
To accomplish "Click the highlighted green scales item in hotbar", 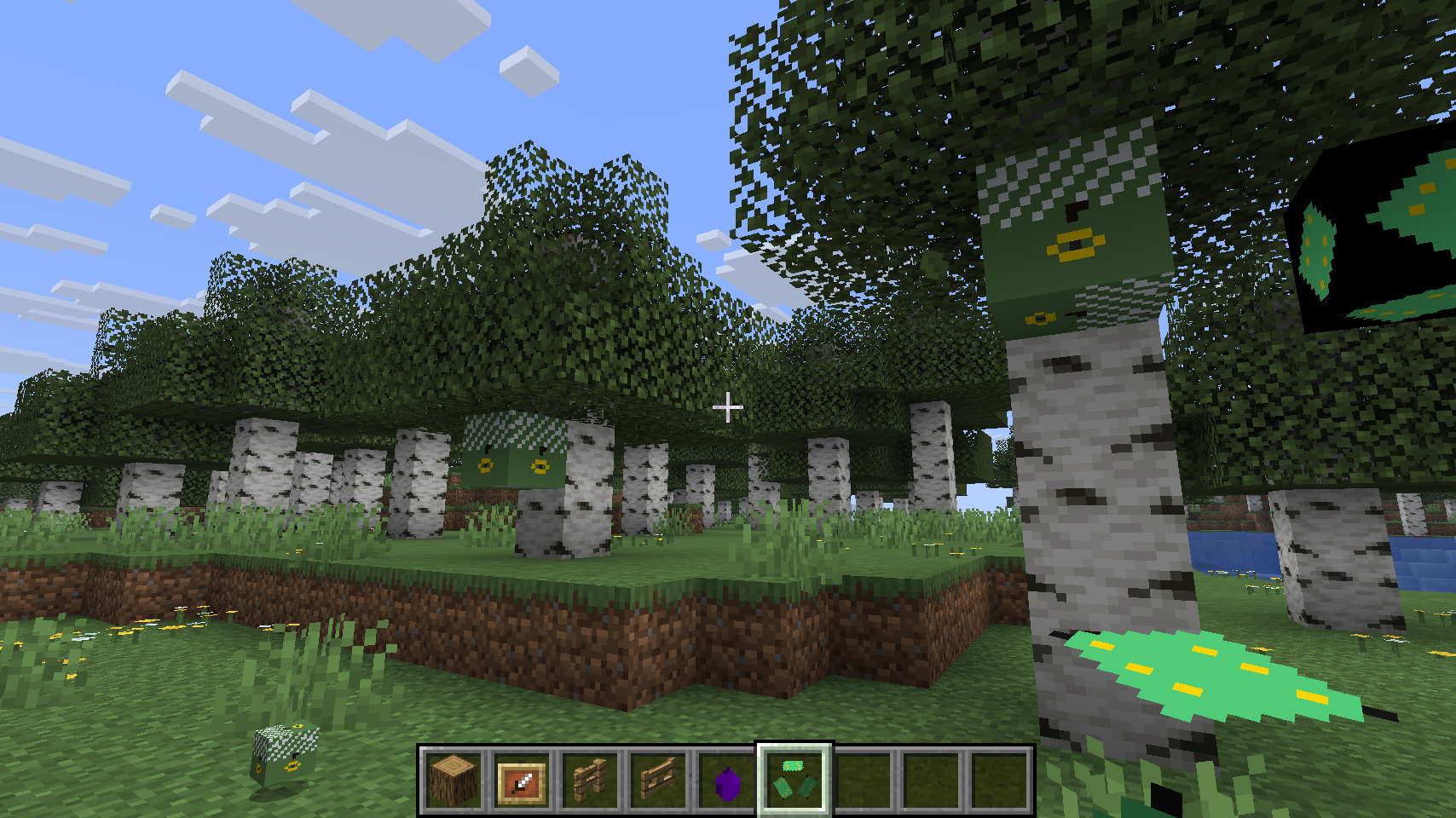I will [794, 781].
